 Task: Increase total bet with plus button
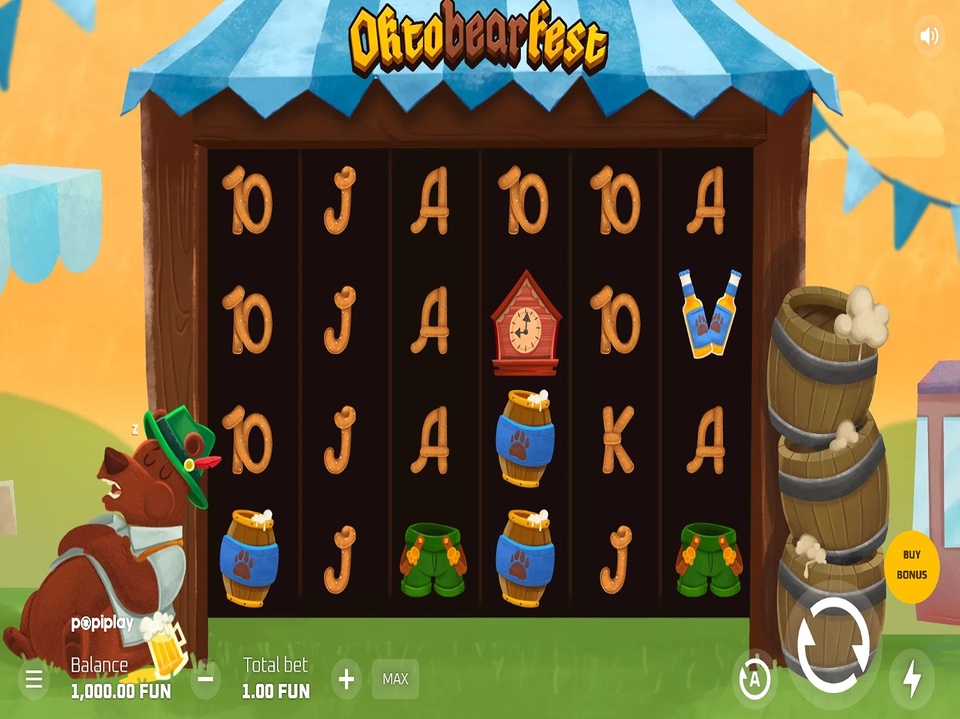346,680
